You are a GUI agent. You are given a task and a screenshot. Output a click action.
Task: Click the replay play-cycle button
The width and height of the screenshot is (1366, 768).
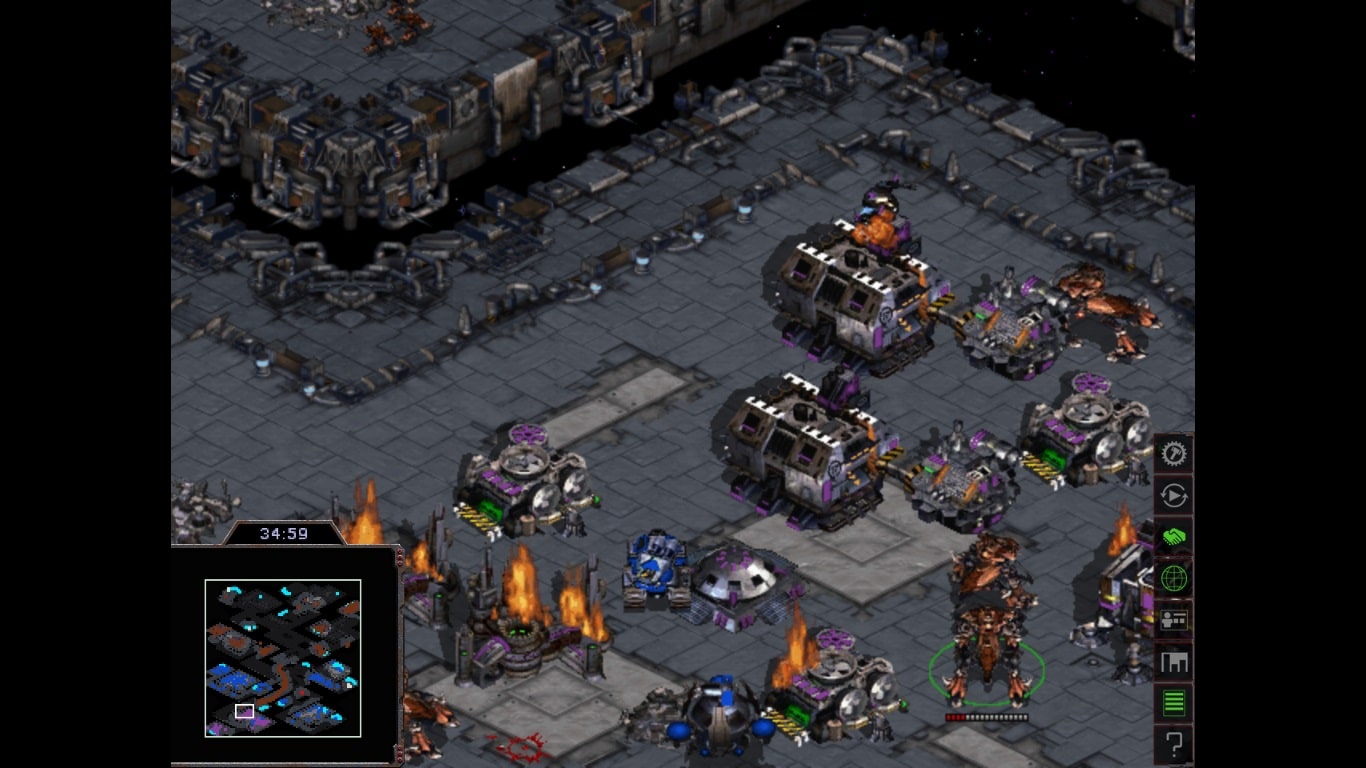point(1173,496)
